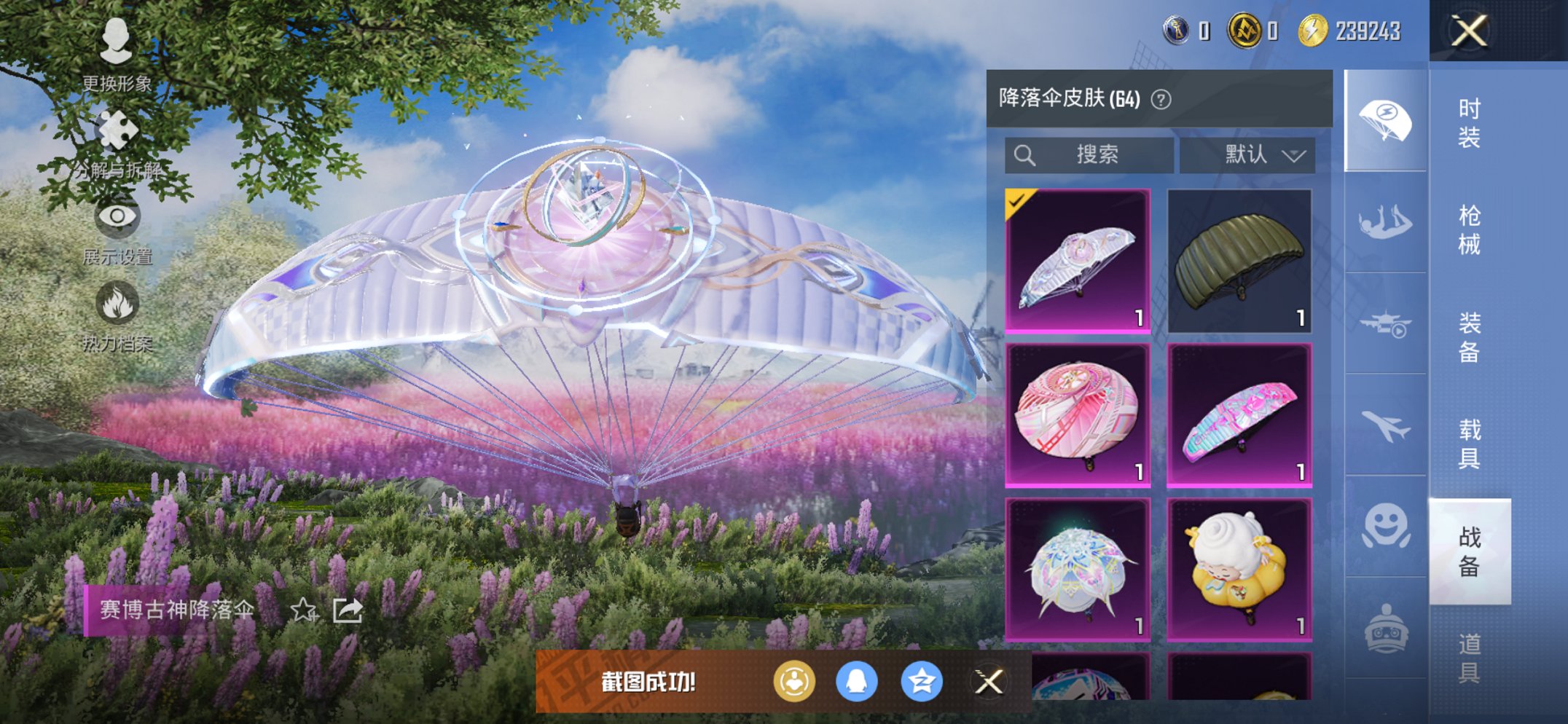Toggle favorite star for 赛博古神降落伞
Image resolution: width=1568 pixels, height=724 pixels.
pyautogui.click(x=302, y=611)
